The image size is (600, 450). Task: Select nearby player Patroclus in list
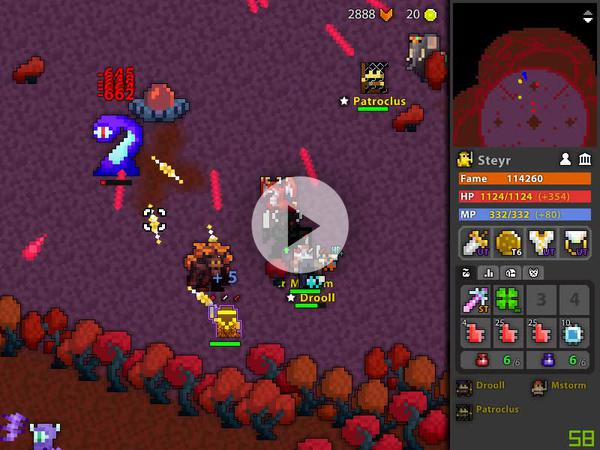495,410
